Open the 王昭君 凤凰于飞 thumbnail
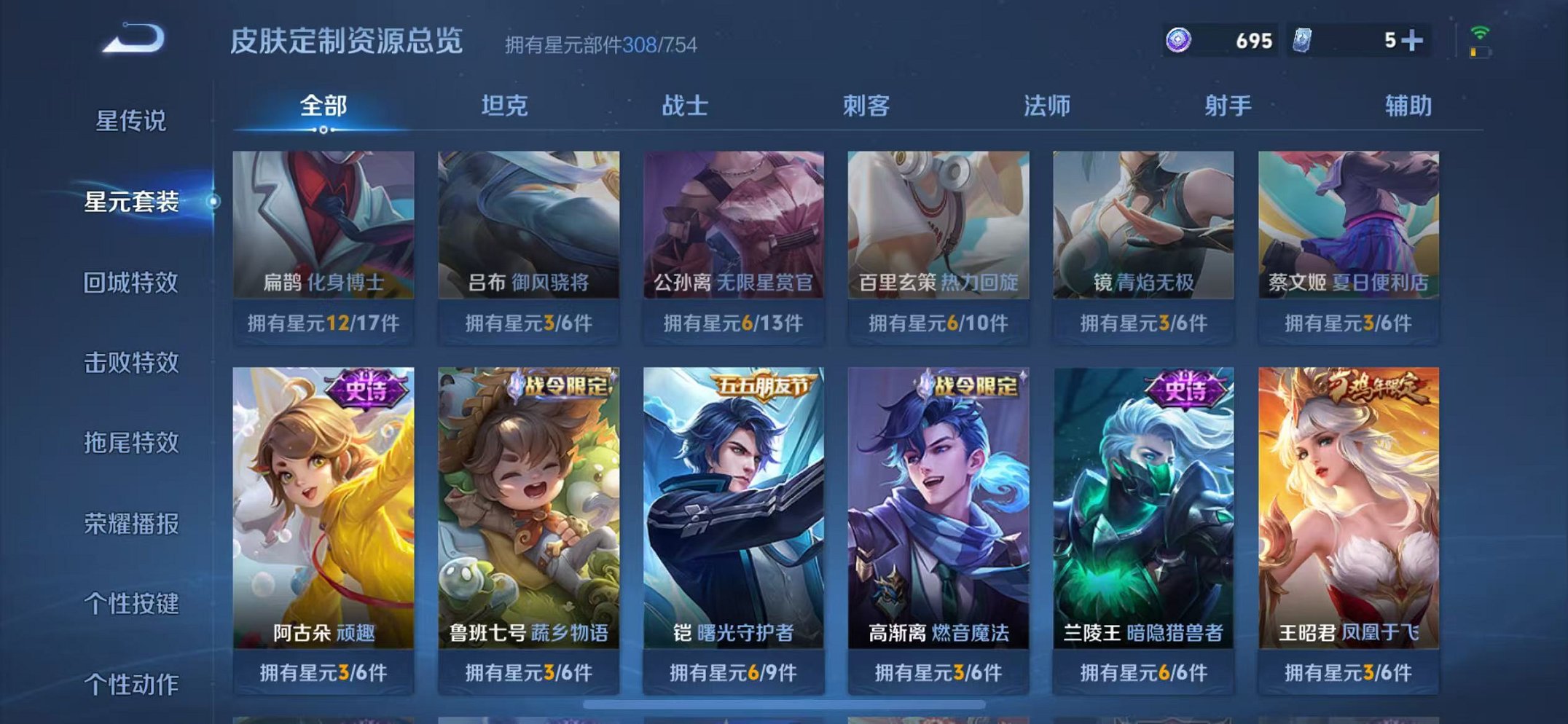This screenshot has height=724, width=1568. coord(1353,510)
